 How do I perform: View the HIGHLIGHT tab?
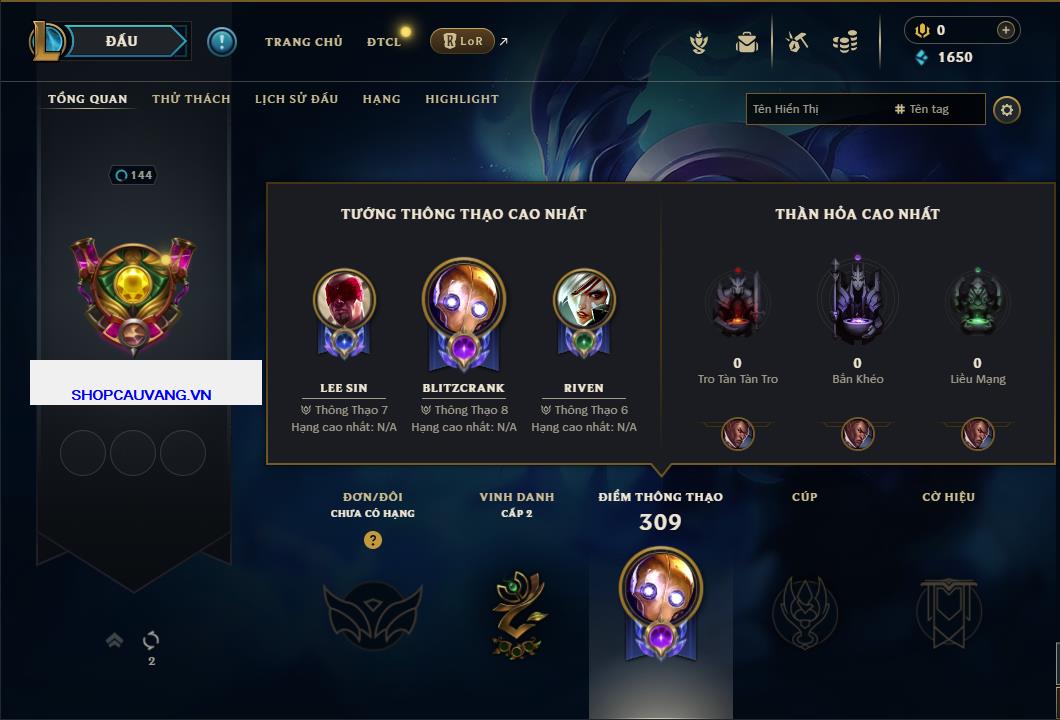tap(461, 99)
